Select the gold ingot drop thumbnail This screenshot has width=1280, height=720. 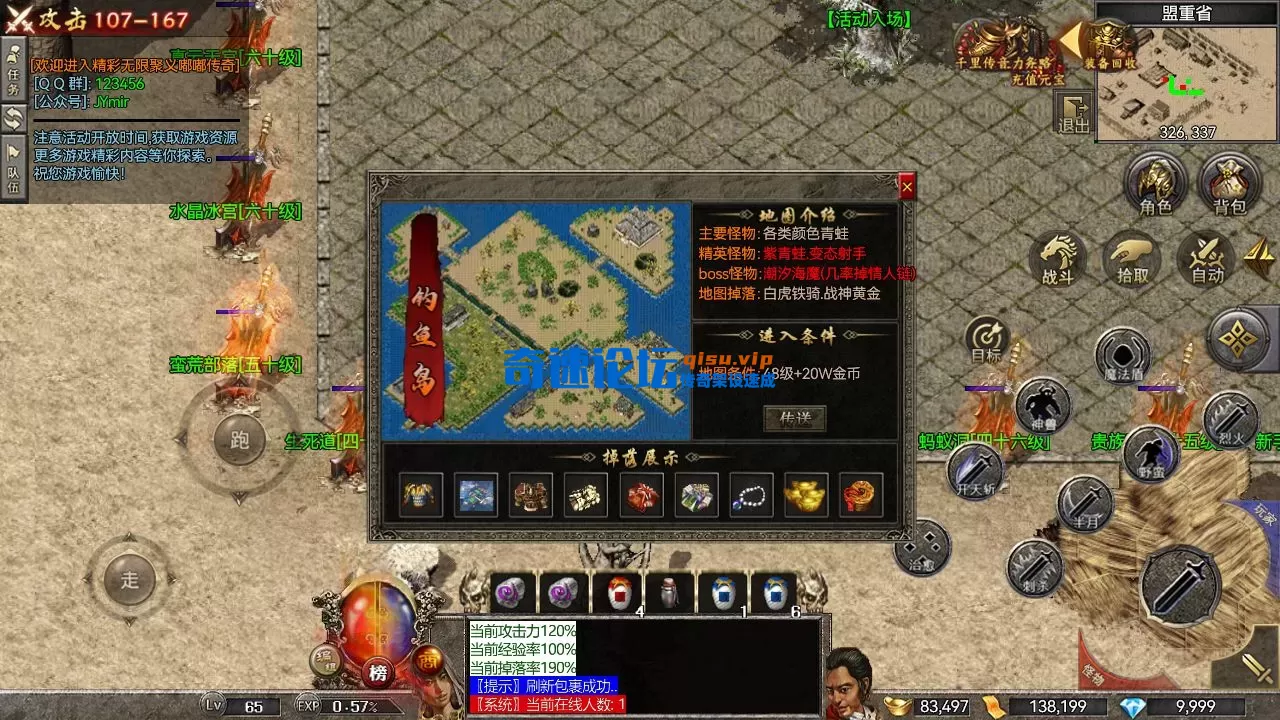coord(807,494)
